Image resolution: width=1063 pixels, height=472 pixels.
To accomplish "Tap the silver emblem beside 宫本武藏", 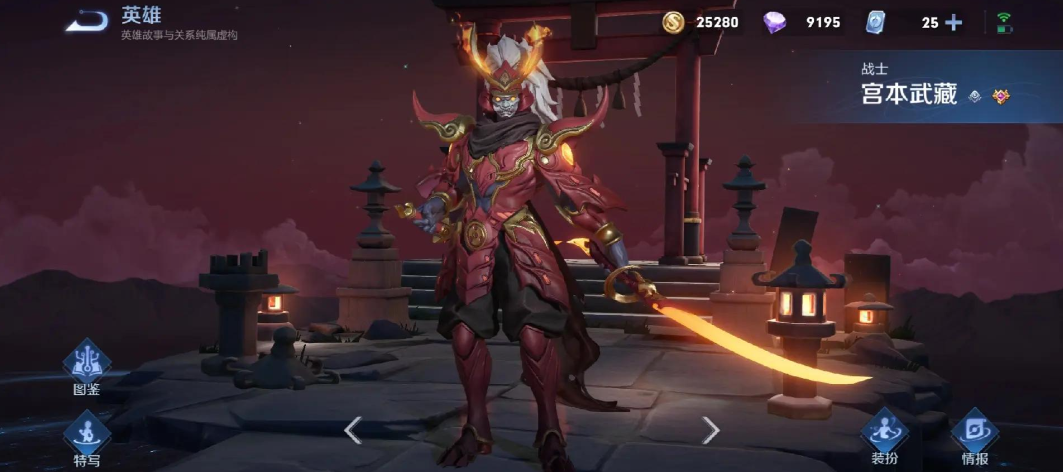I will [x=975, y=96].
